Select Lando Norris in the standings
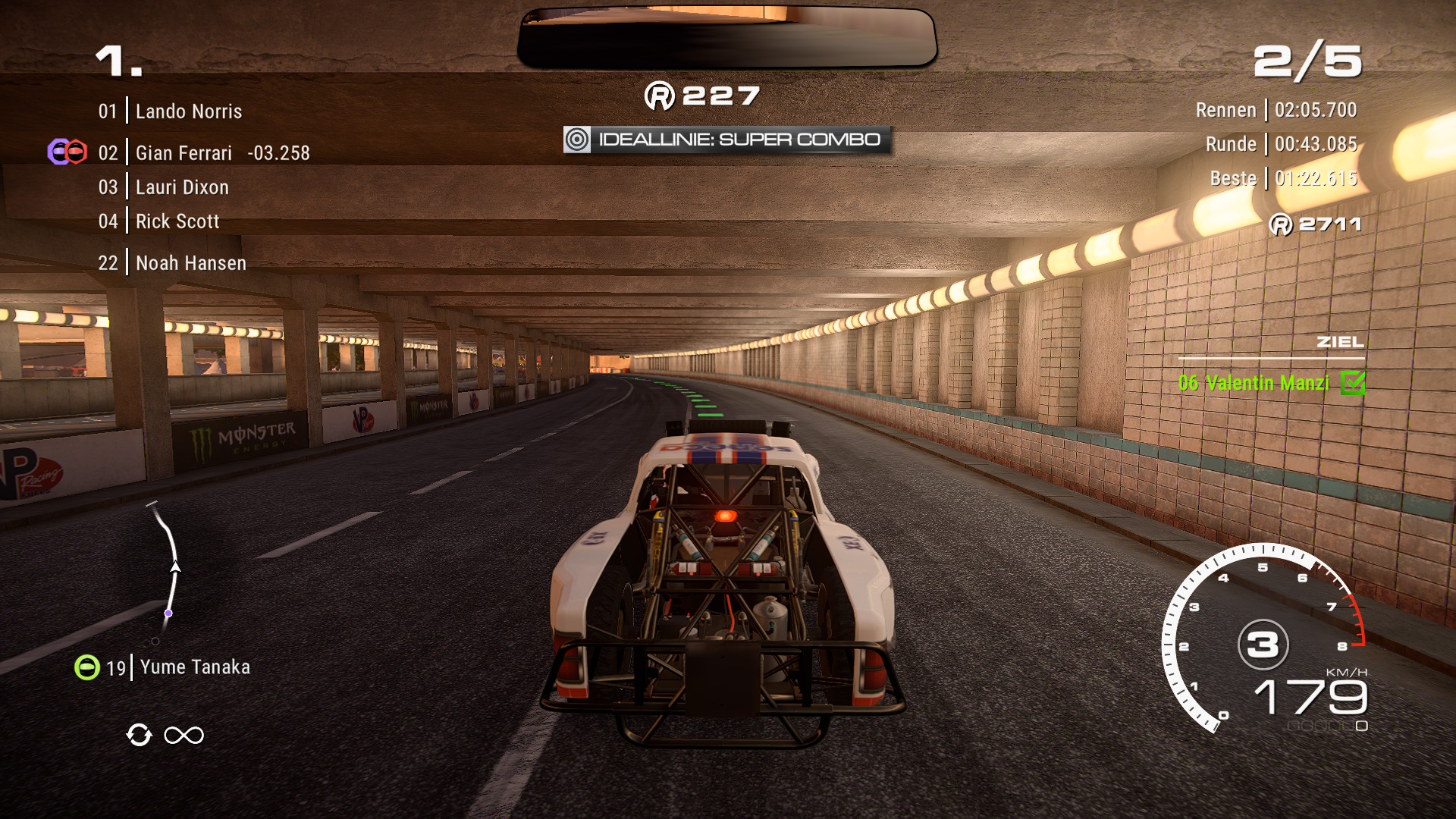 click(188, 111)
